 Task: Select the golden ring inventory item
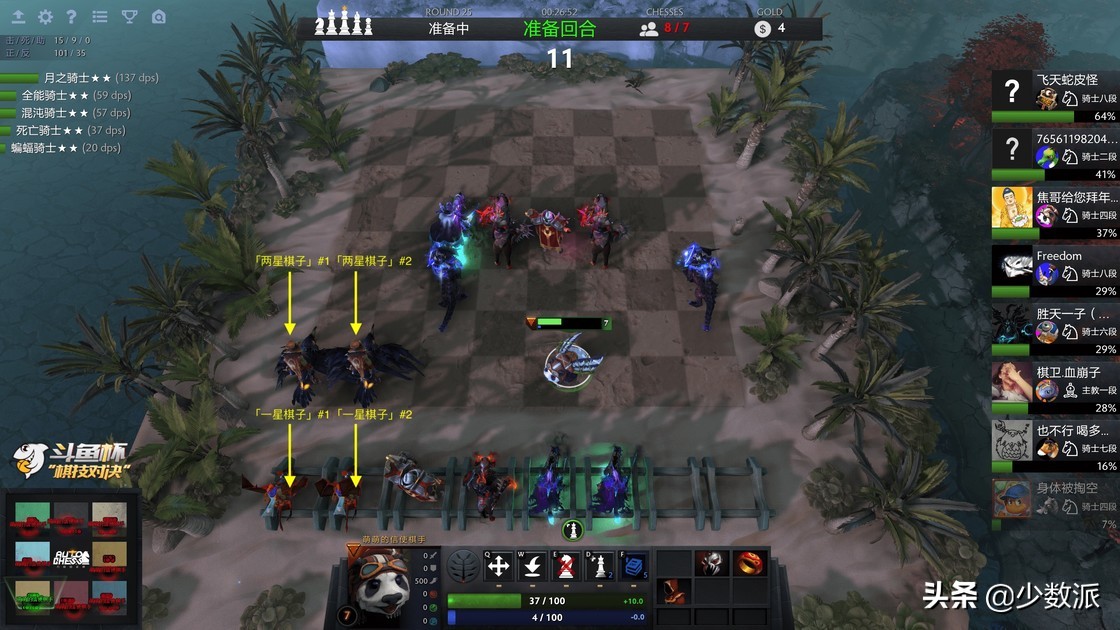pos(749,563)
